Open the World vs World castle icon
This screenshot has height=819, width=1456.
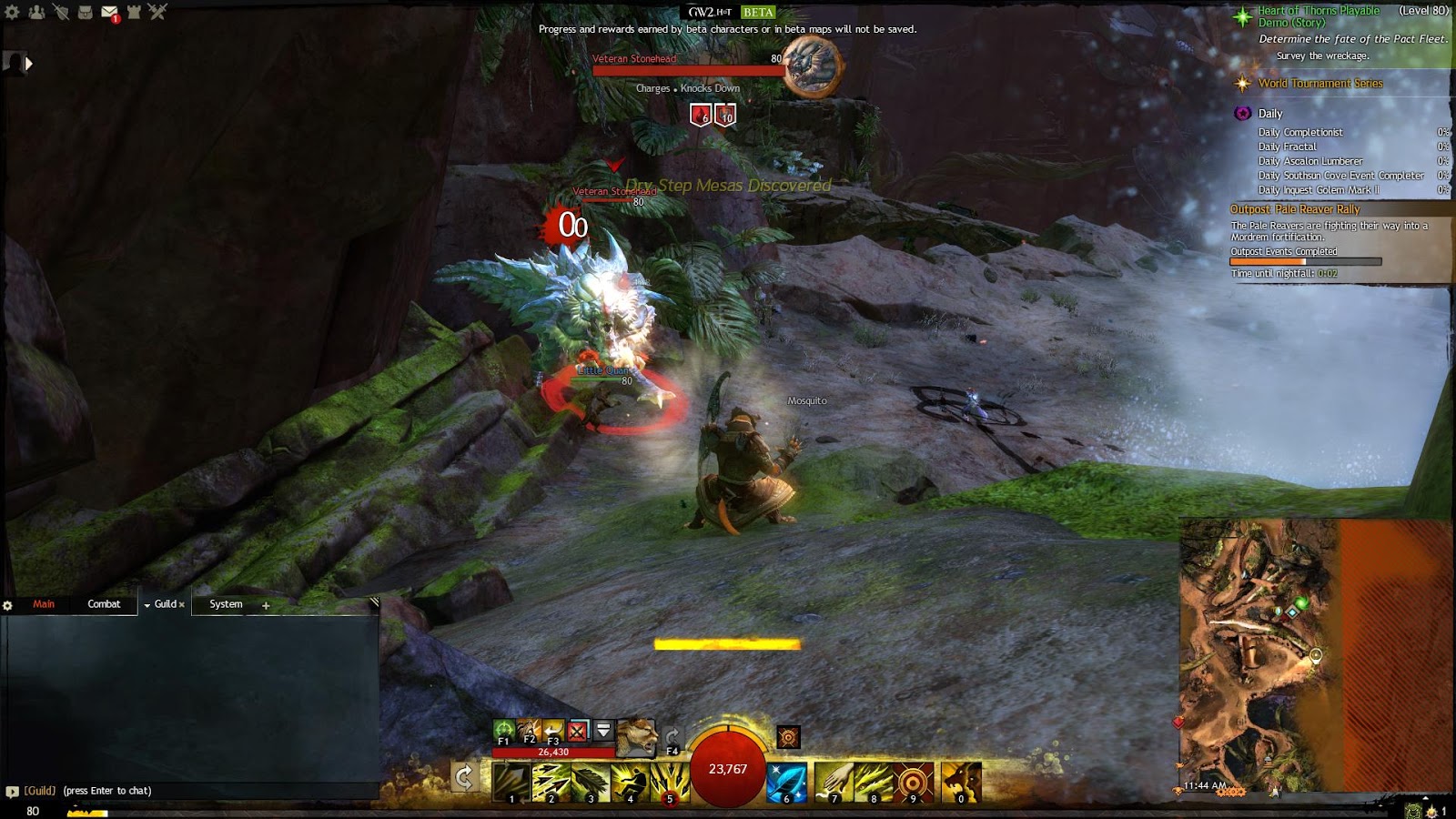(x=134, y=12)
